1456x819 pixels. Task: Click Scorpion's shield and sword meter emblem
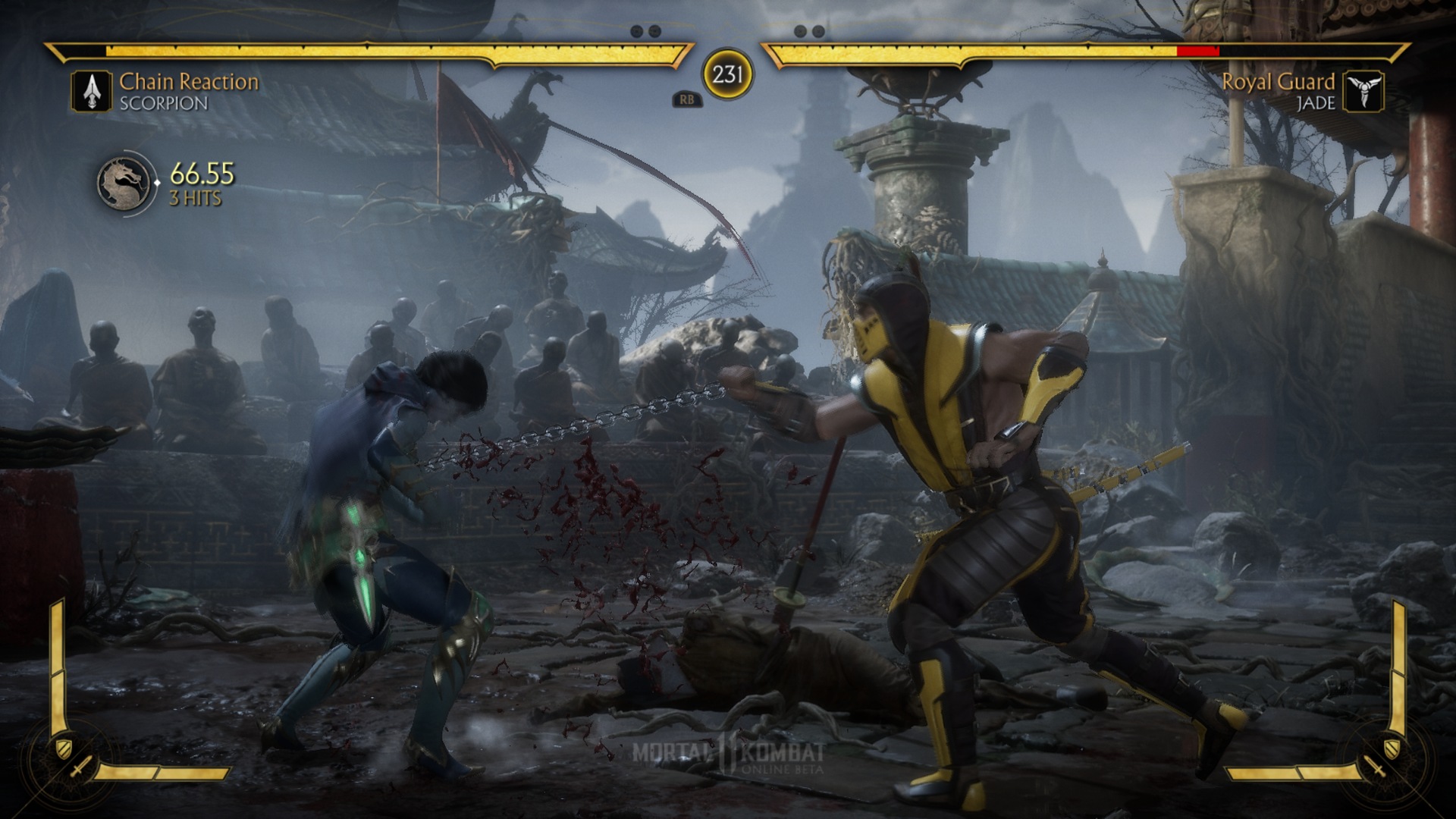(72, 758)
